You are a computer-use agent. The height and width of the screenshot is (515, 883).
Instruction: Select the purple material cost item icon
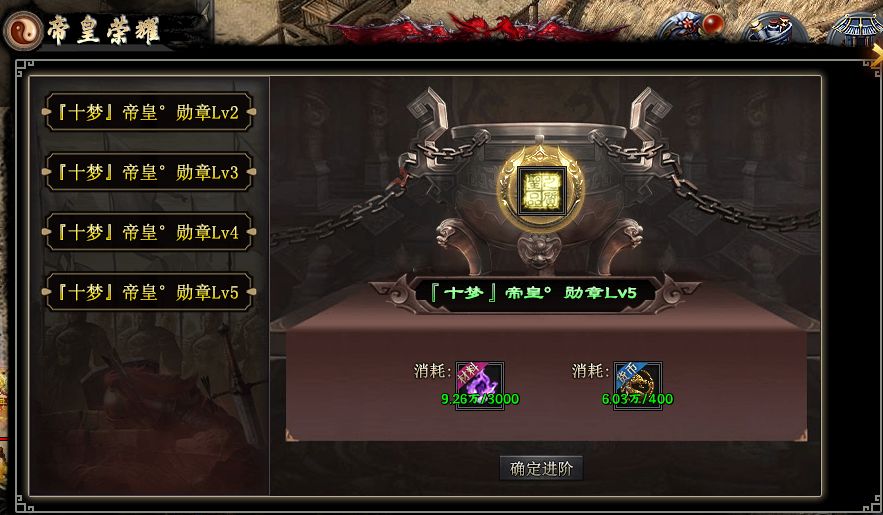(479, 384)
